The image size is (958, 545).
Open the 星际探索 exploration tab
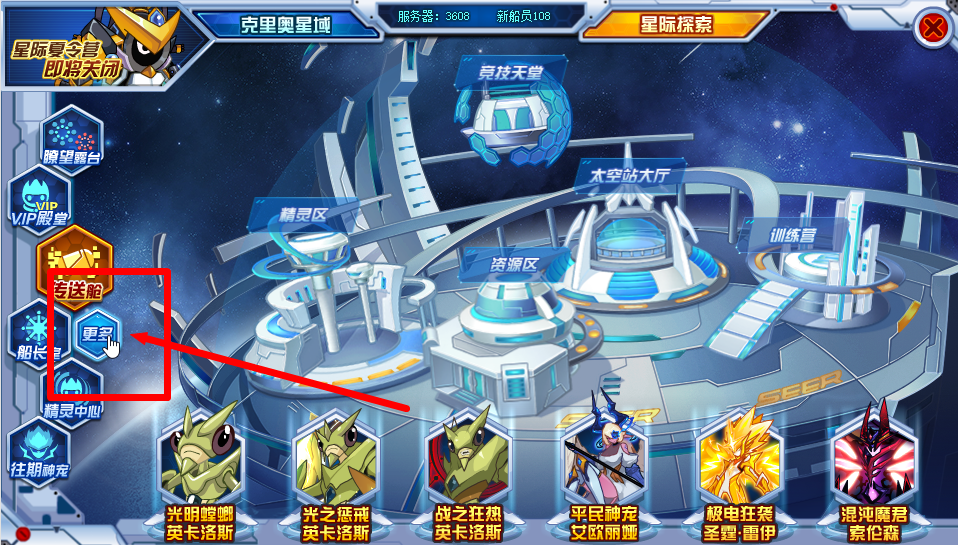pyautogui.click(x=676, y=24)
